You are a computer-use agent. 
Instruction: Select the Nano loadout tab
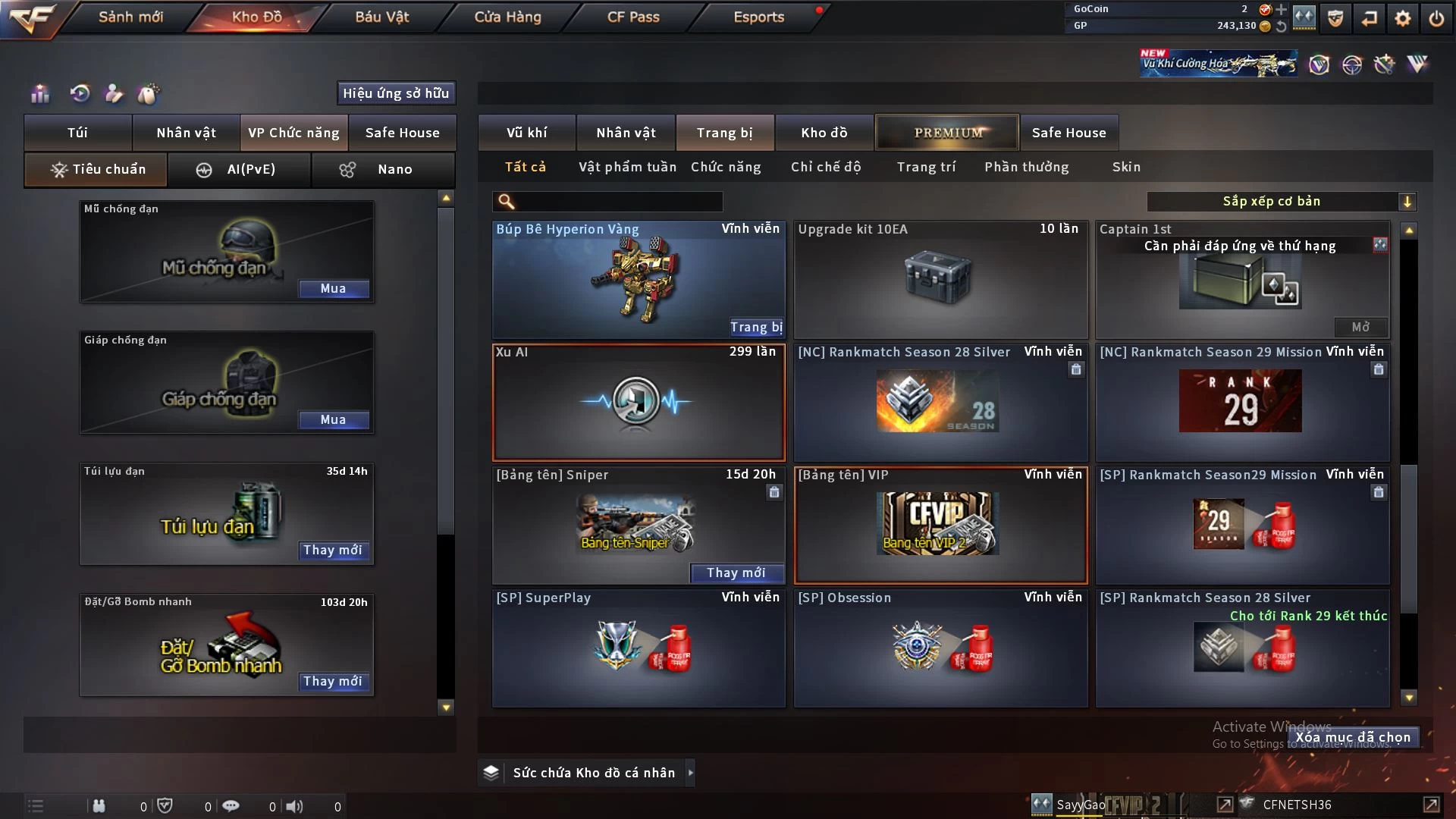383,169
